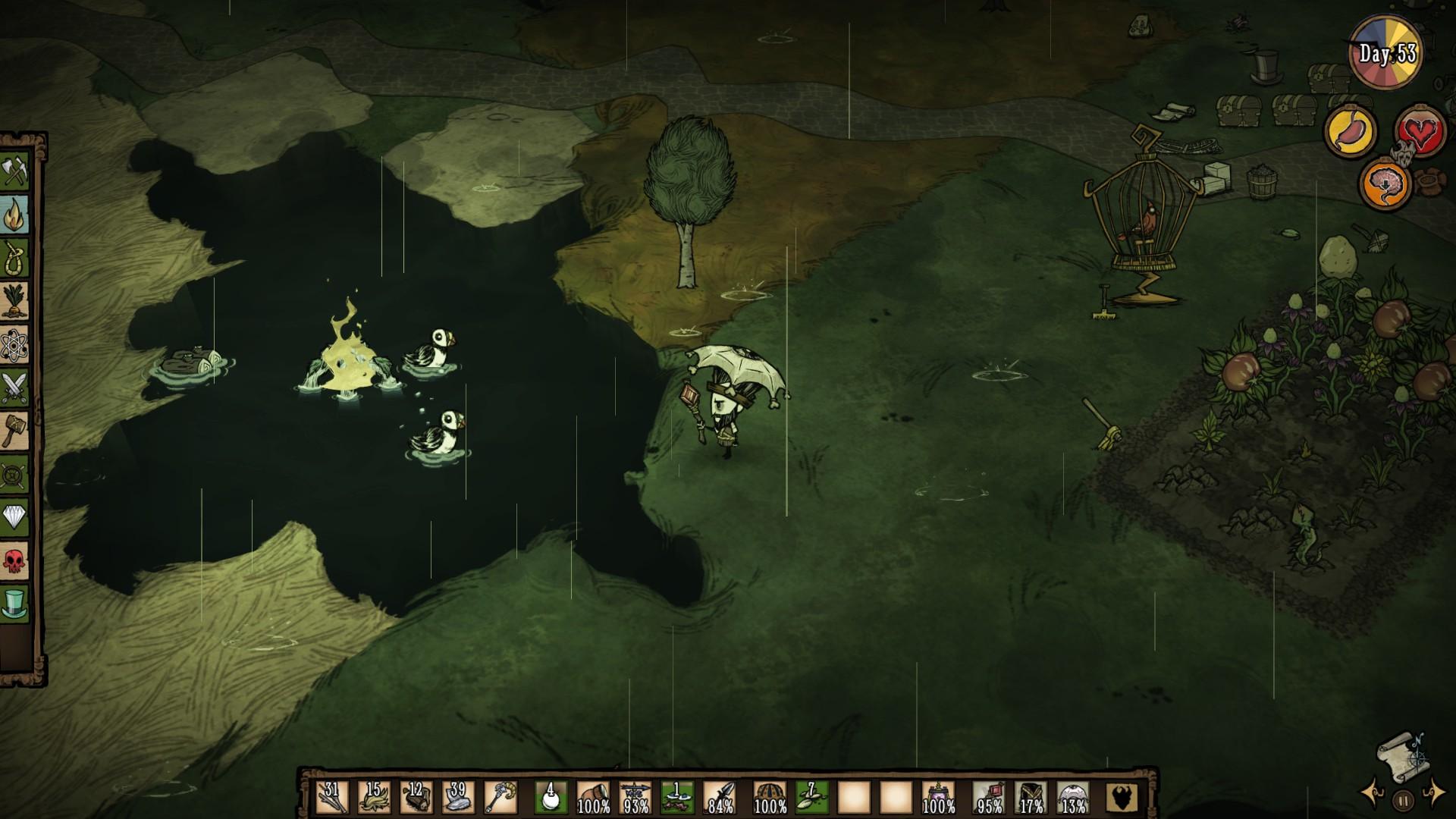Open the Tools crafting tab
Image resolution: width=1456 pixels, height=819 pixels.
pos(15,172)
